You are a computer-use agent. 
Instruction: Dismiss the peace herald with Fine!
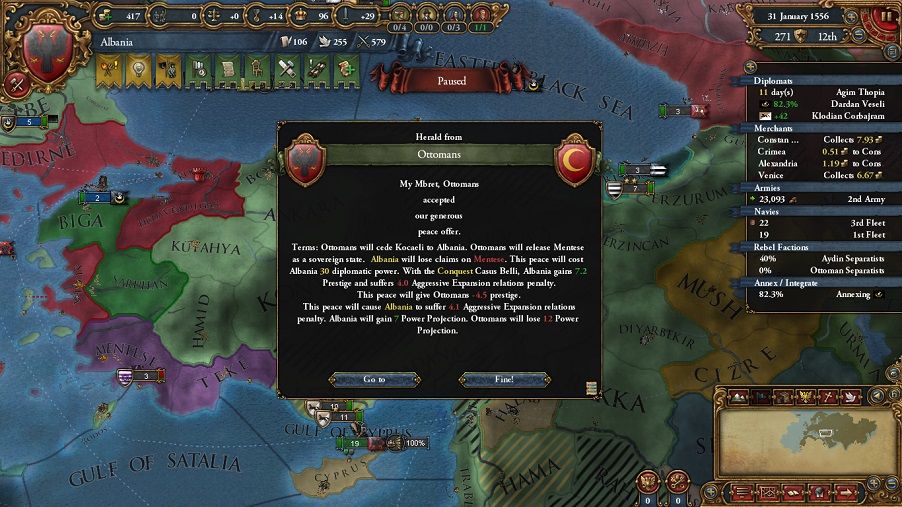(503, 380)
